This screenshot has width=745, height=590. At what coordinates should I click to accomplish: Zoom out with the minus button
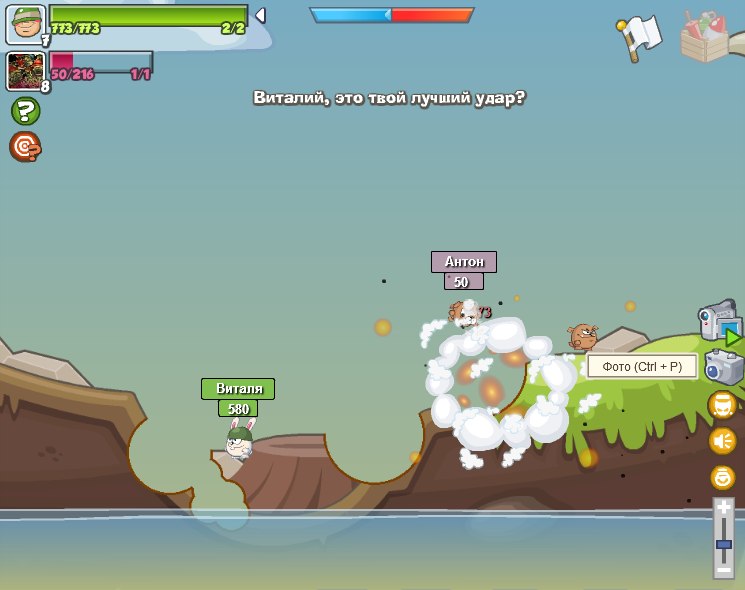pyautogui.click(x=723, y=568)
